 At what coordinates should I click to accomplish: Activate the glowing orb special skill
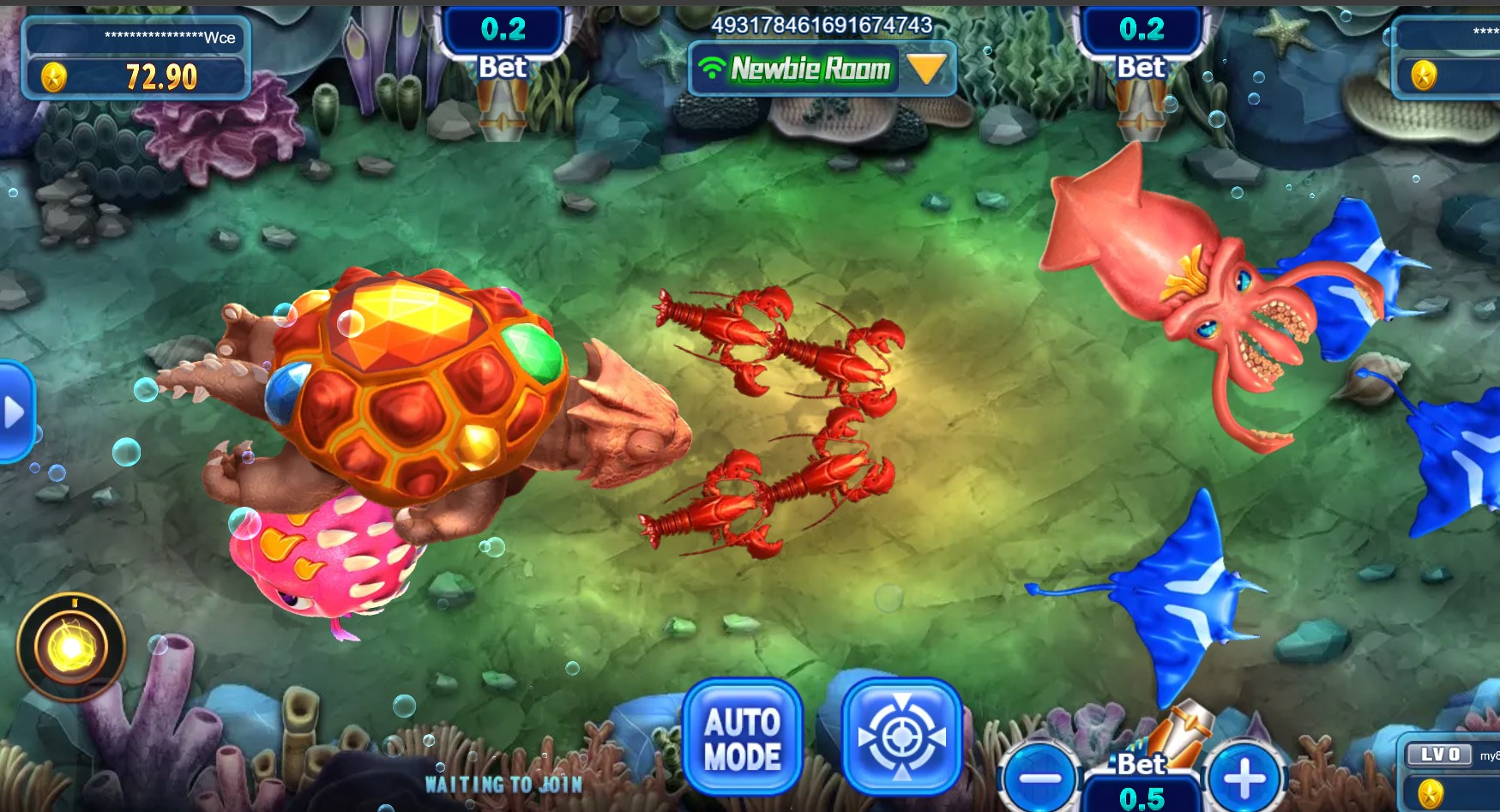coord(71,648)
